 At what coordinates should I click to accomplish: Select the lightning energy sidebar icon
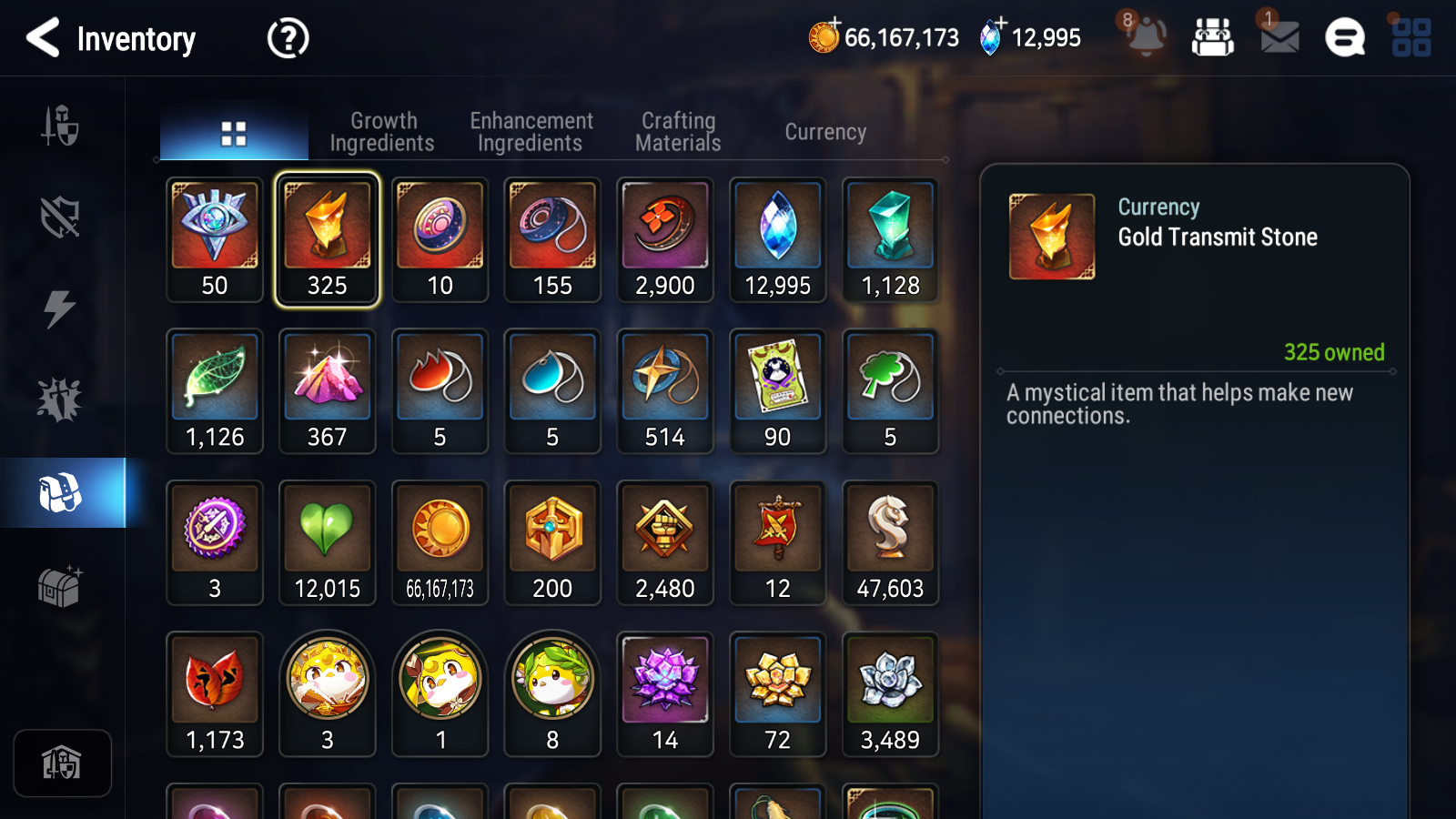[61, 309]
